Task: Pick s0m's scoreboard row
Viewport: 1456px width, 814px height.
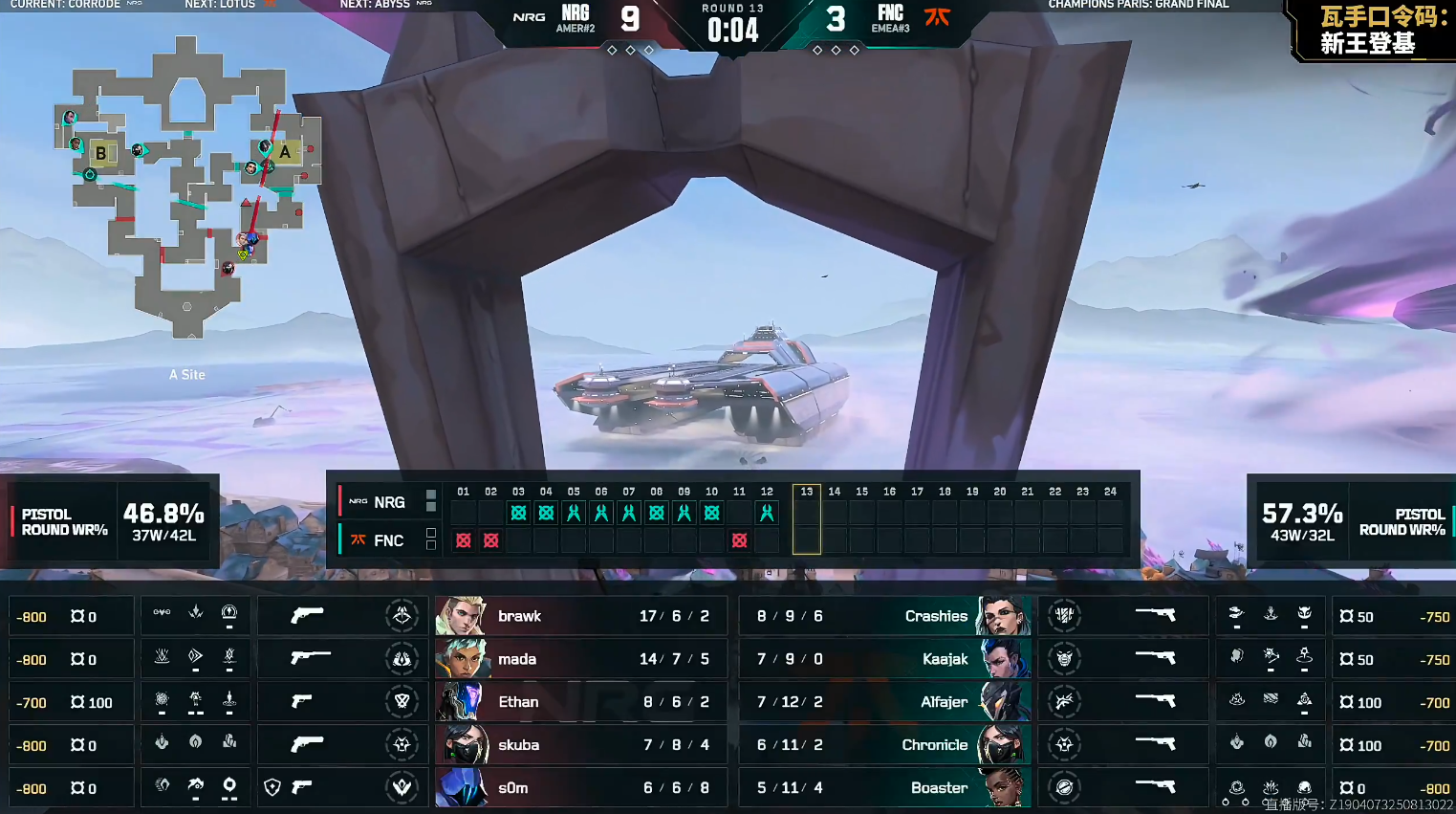Action: [x=580, y=788]
